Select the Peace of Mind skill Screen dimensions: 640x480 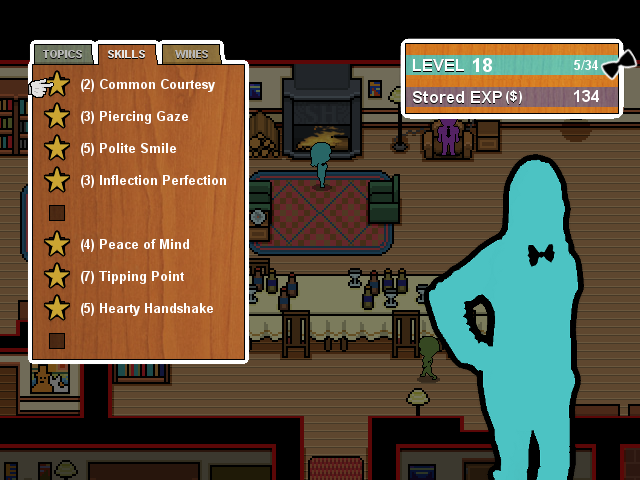point(144,245)
